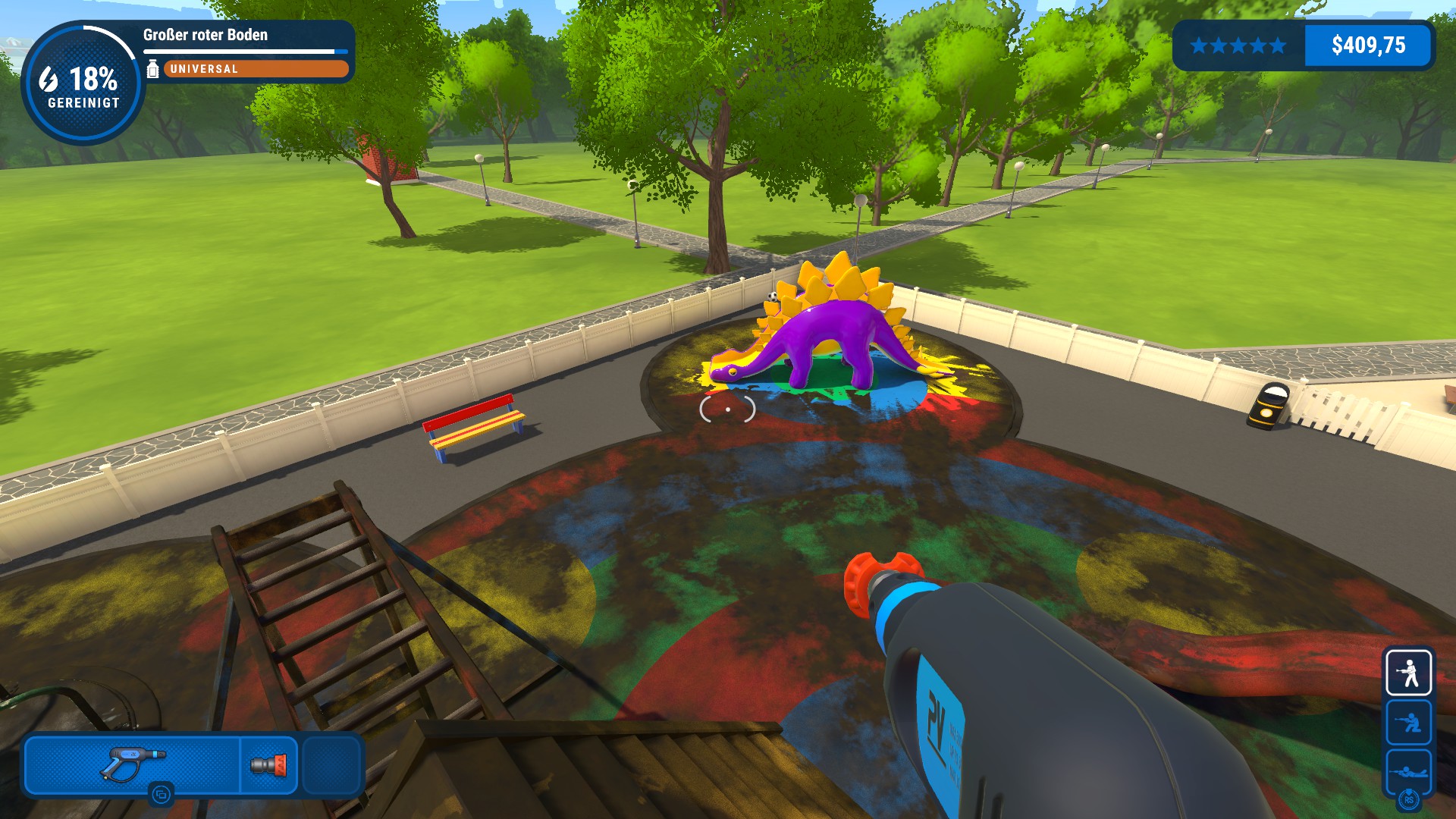The height and width of the screenshot is (819, 1456).
Task: Open the 'Großer roter Boden' objective tracker
Action: click(206, 35)
